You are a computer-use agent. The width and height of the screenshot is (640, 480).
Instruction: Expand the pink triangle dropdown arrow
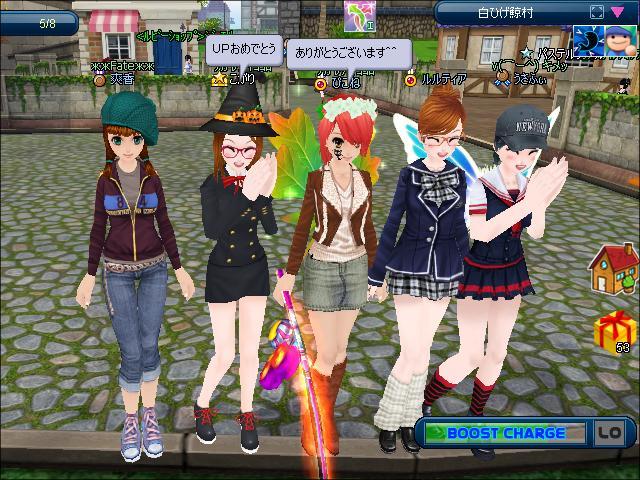tap(616, 11)
